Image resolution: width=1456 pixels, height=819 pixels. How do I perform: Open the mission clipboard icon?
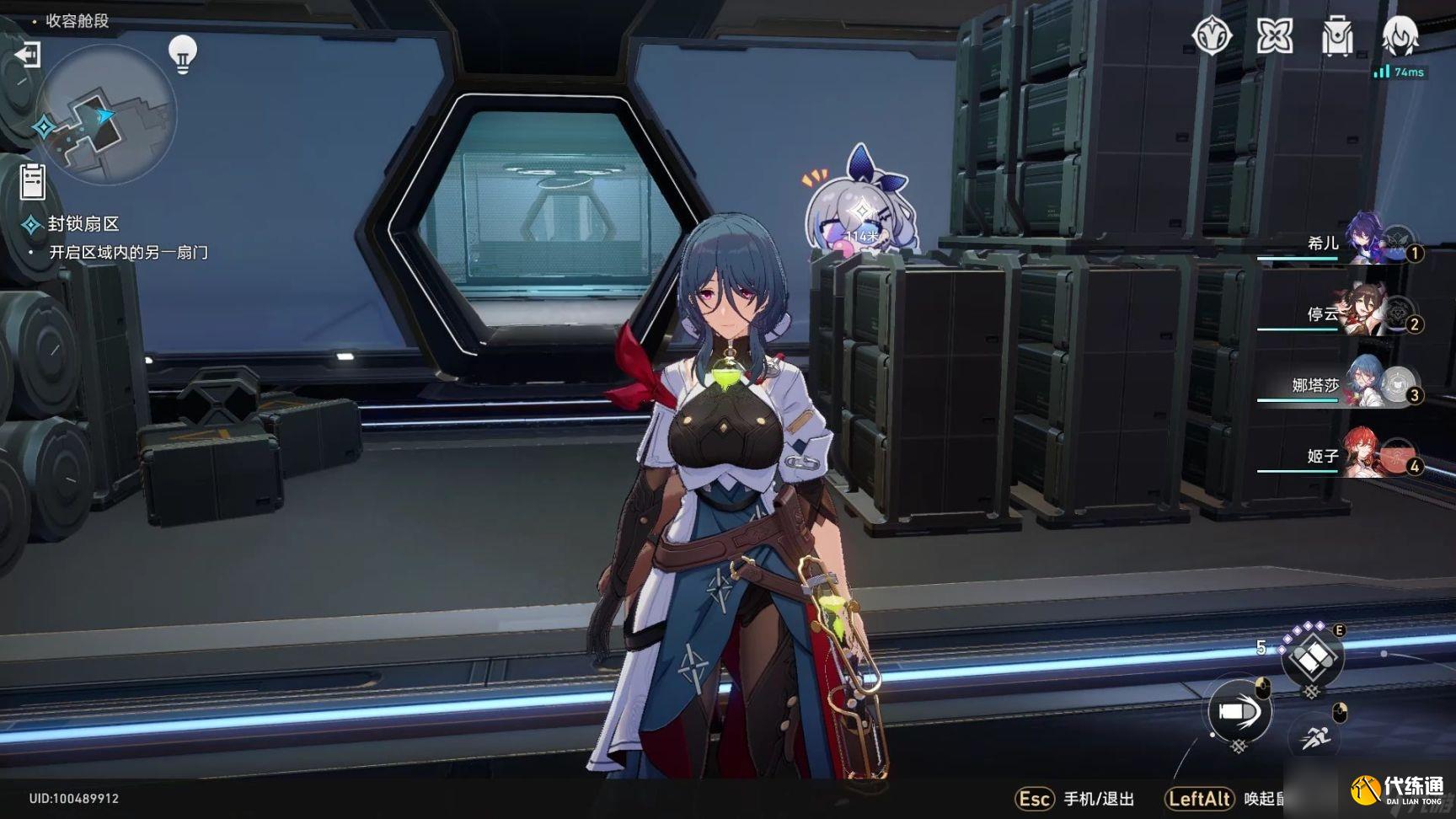coord(32,181)
